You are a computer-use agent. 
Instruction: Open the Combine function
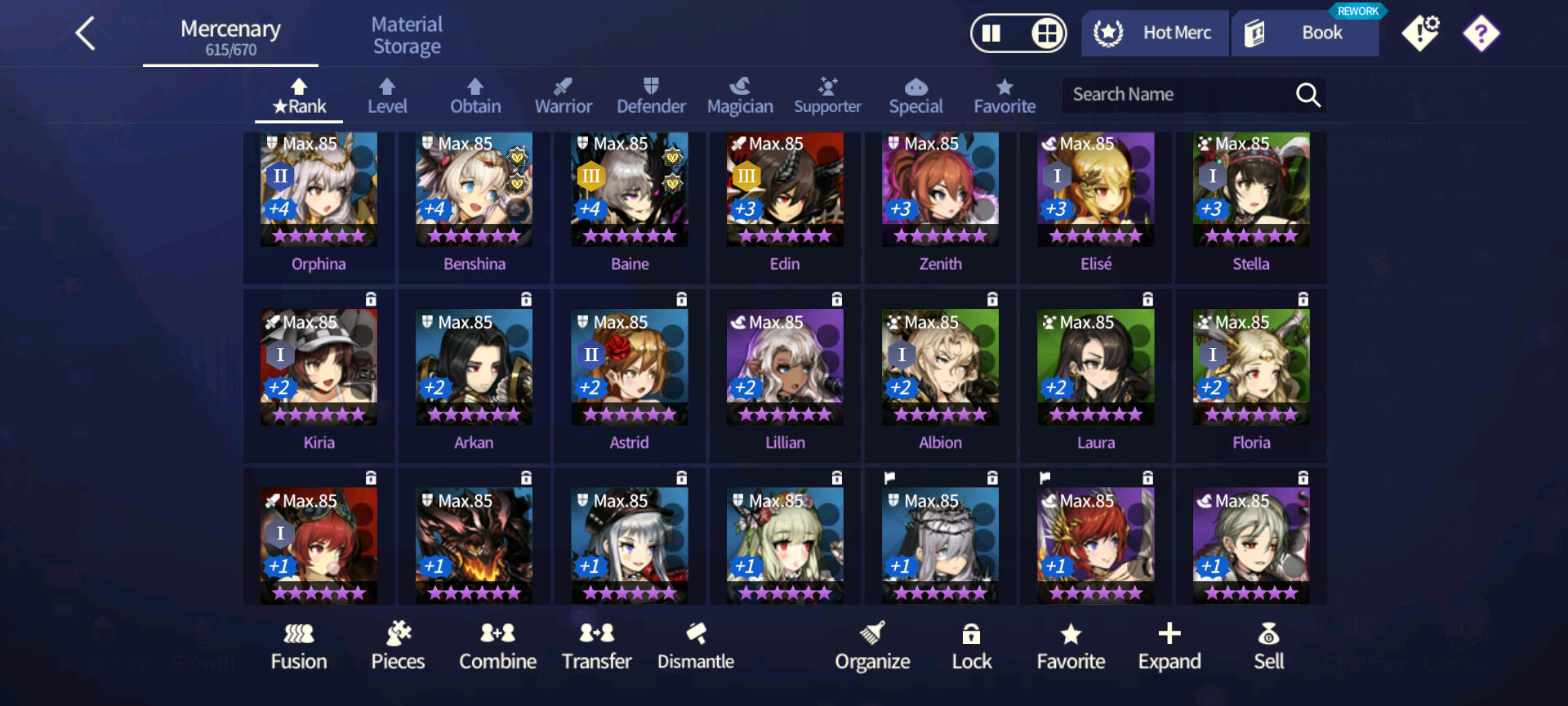[x=497, y=646]
